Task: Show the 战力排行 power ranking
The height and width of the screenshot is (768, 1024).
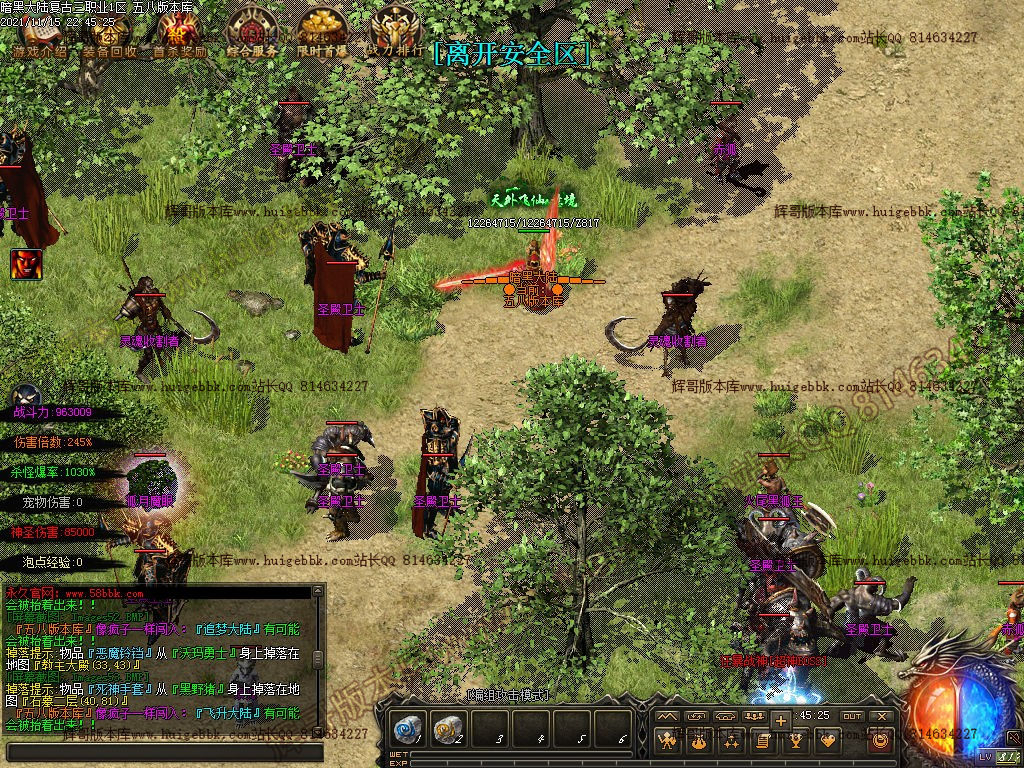Action: click(x=393, y=33)
